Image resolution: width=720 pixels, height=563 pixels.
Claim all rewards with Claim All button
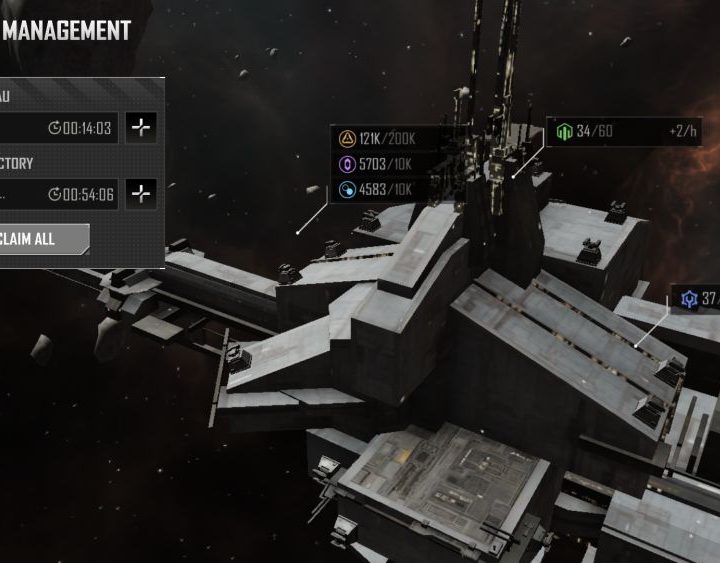click(42, 239)
